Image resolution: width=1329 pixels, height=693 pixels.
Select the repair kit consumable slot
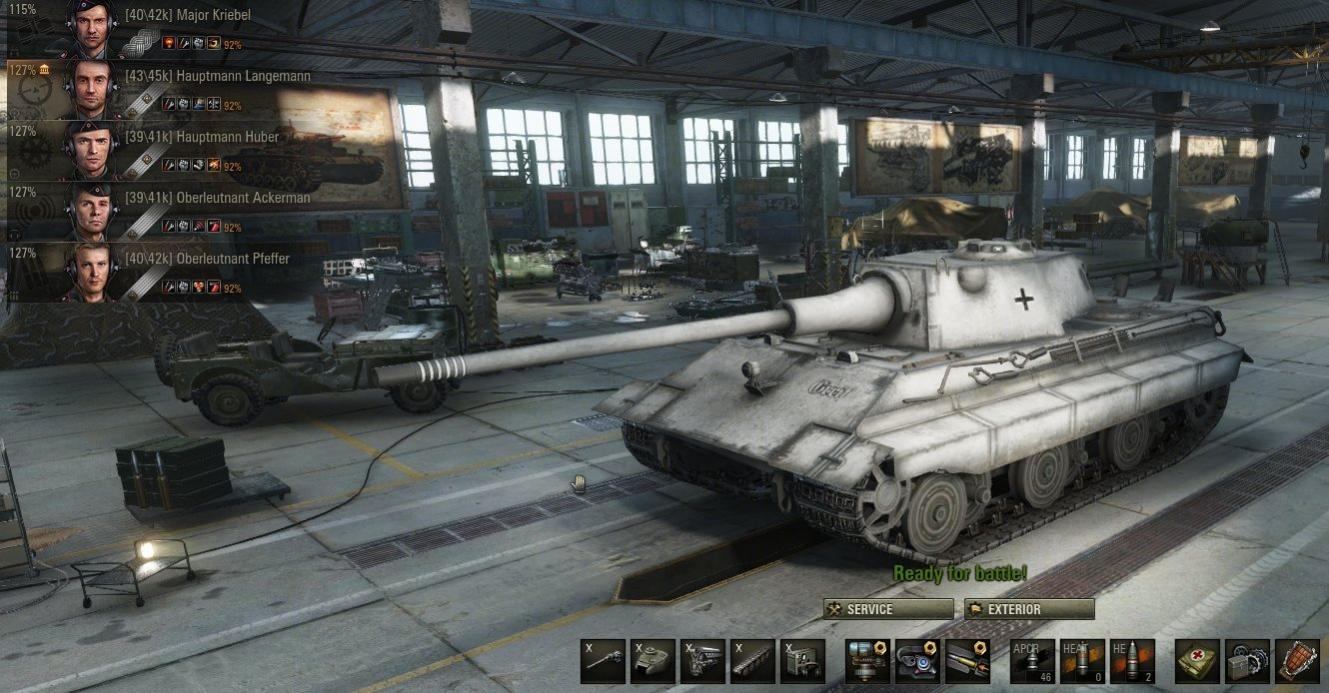coord(1247,661)
